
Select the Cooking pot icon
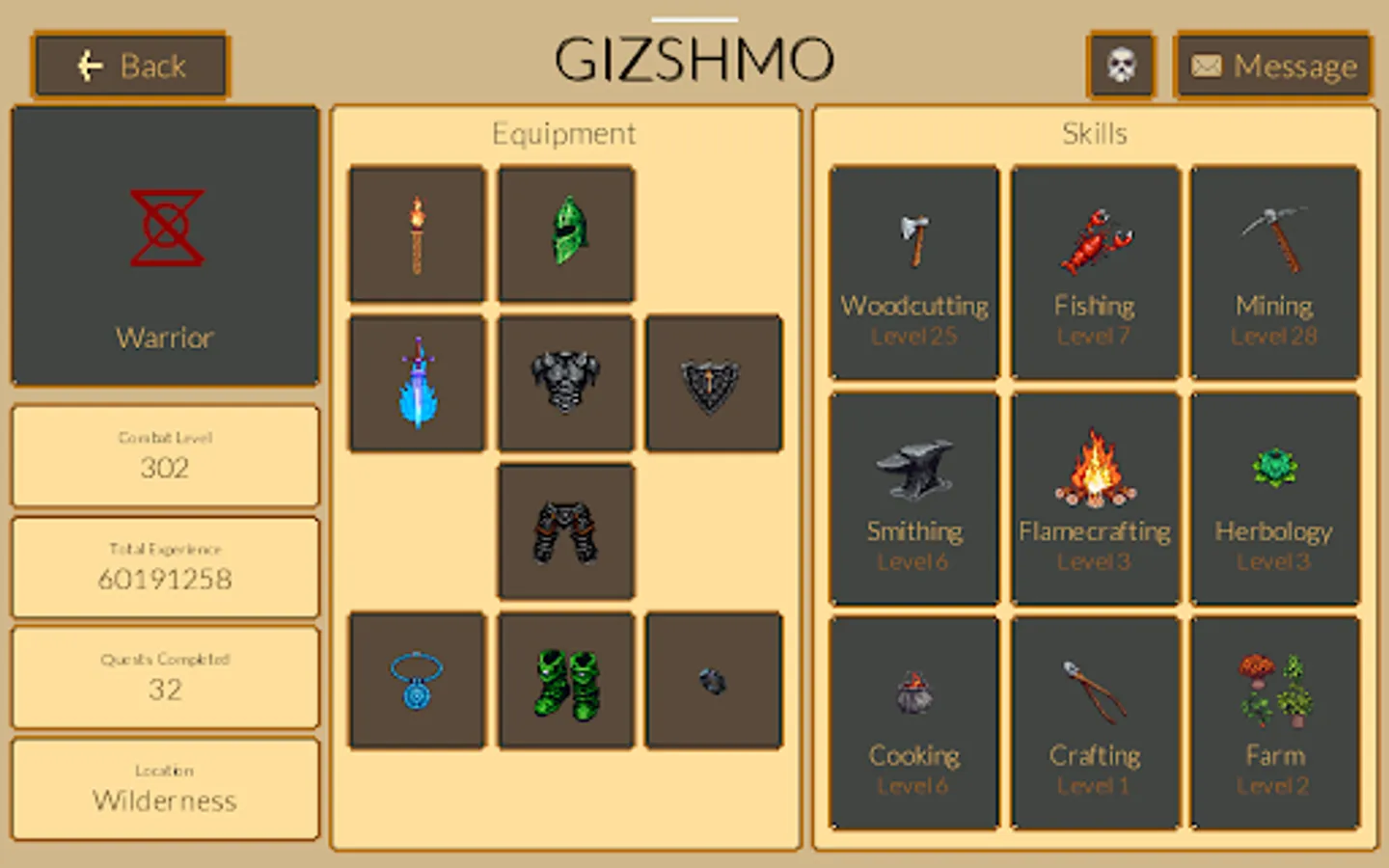pos(913,691)
